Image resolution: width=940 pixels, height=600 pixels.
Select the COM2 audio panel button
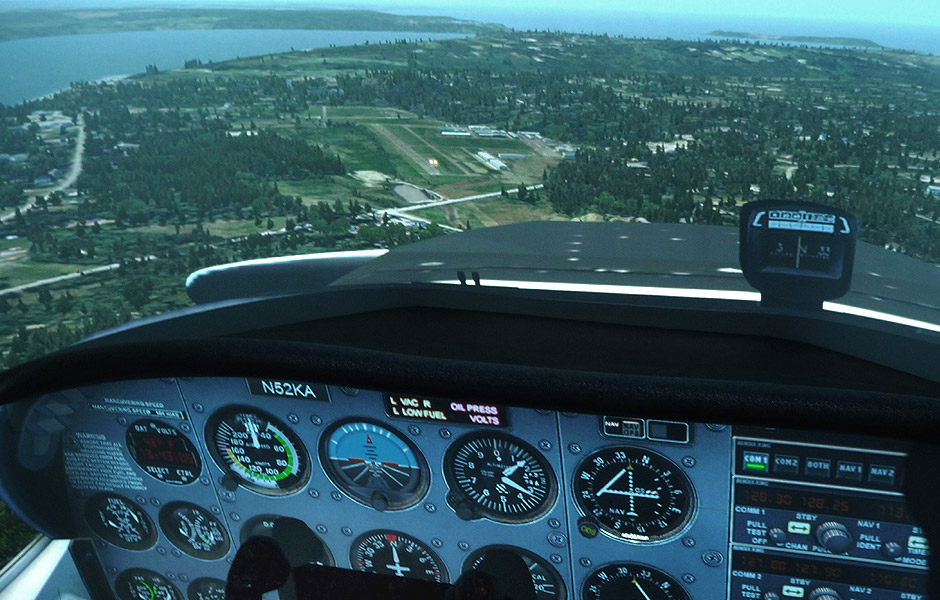click(786, 464)
